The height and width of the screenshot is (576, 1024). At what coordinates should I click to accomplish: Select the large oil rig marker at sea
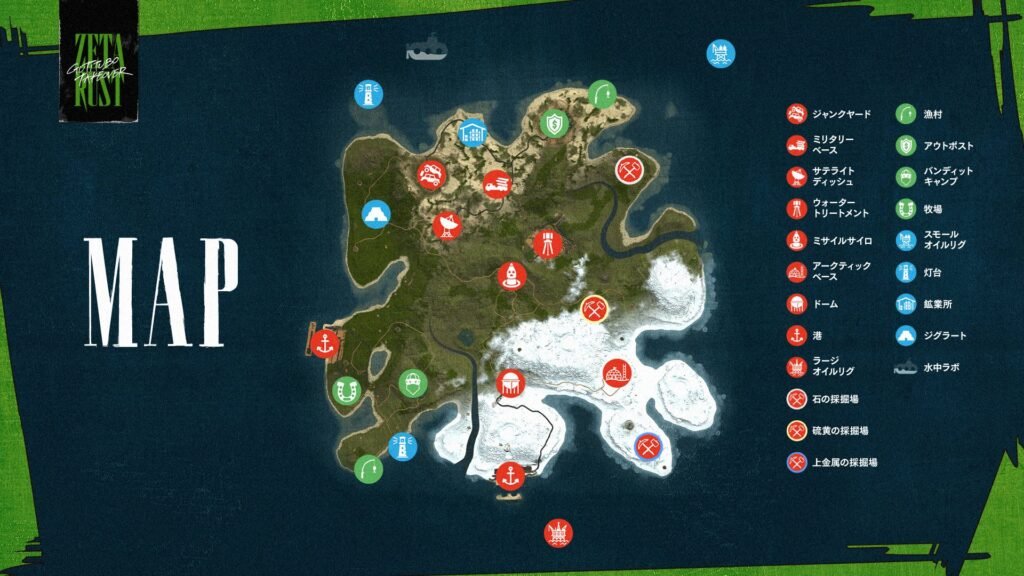pos(557,533)
